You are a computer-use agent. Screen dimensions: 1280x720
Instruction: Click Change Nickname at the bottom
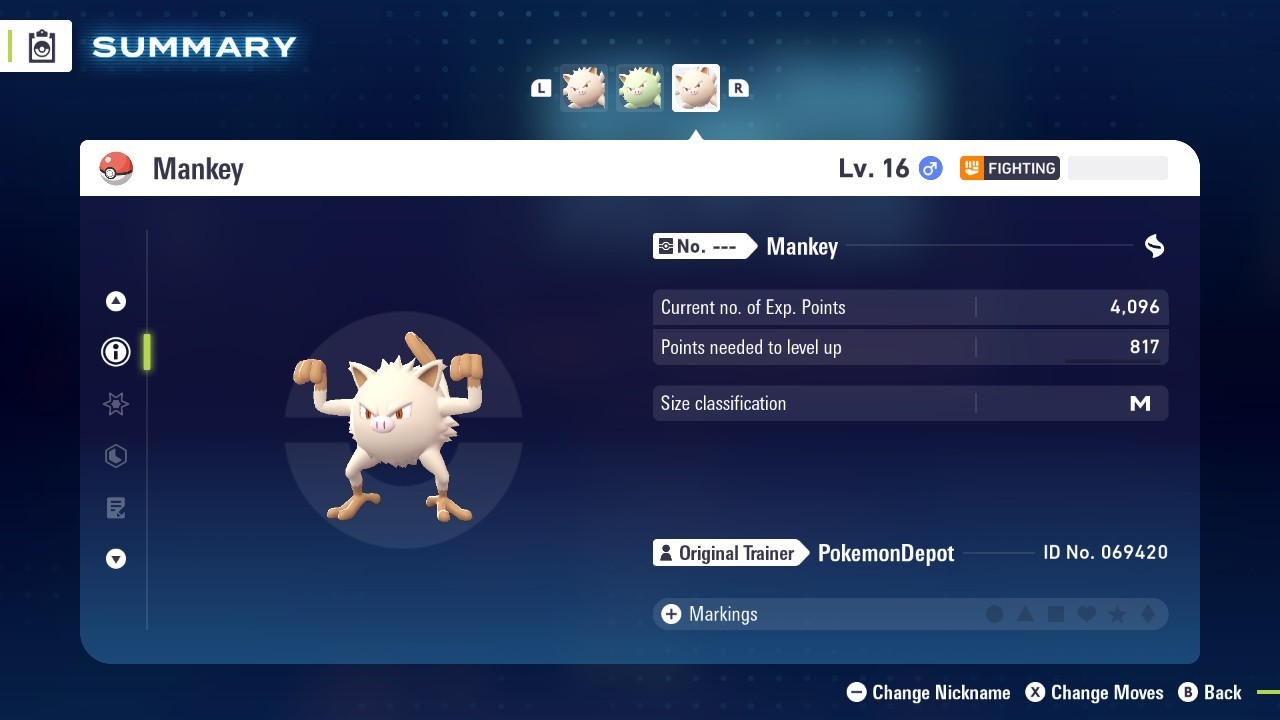(928, 692)
